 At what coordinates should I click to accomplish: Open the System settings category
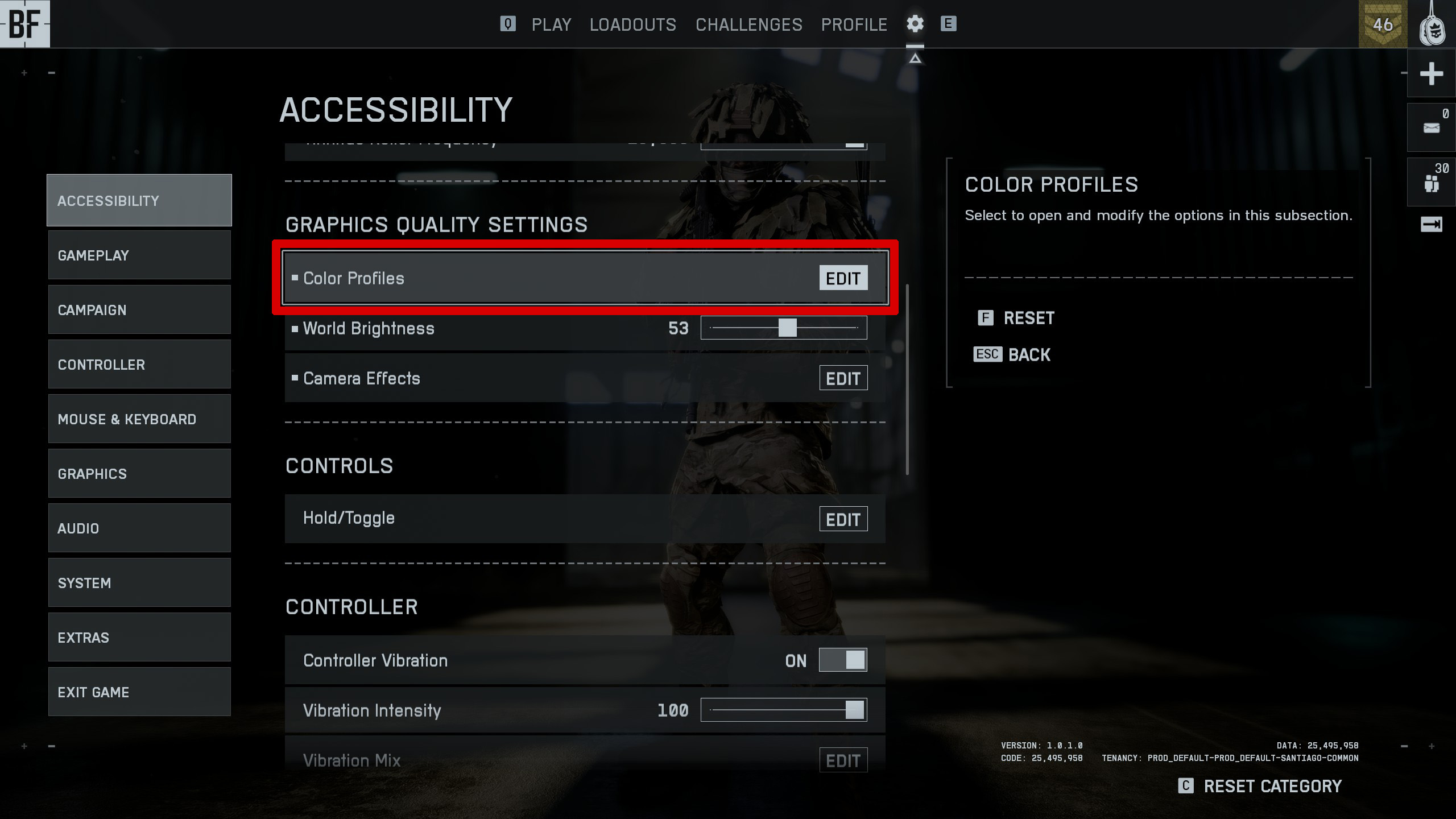[139, 583]
